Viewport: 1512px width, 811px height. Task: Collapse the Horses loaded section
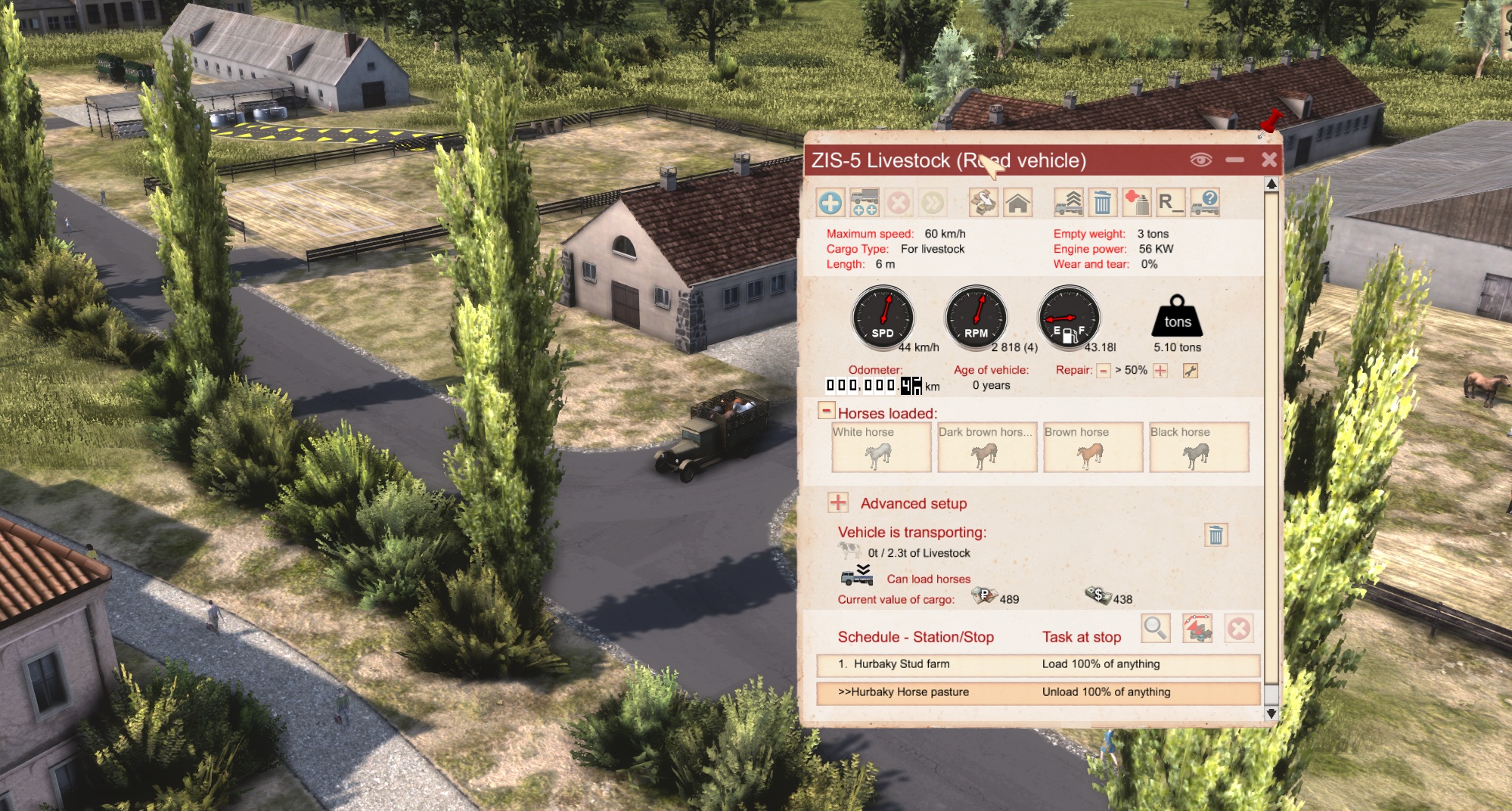826,411
